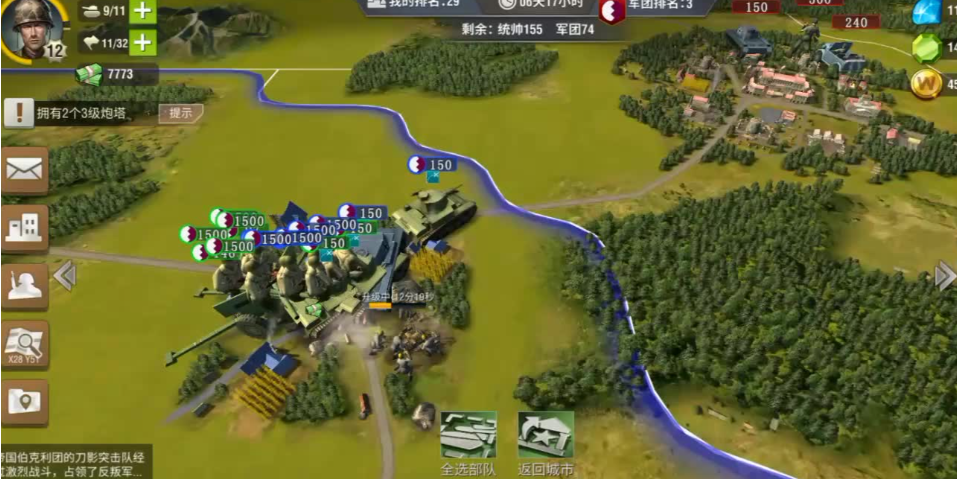Image resolution: width=957 pixels, height=479 pixels.
Task: Collapse the left sidebar with the arrow
Action: [x=65, y=274]
